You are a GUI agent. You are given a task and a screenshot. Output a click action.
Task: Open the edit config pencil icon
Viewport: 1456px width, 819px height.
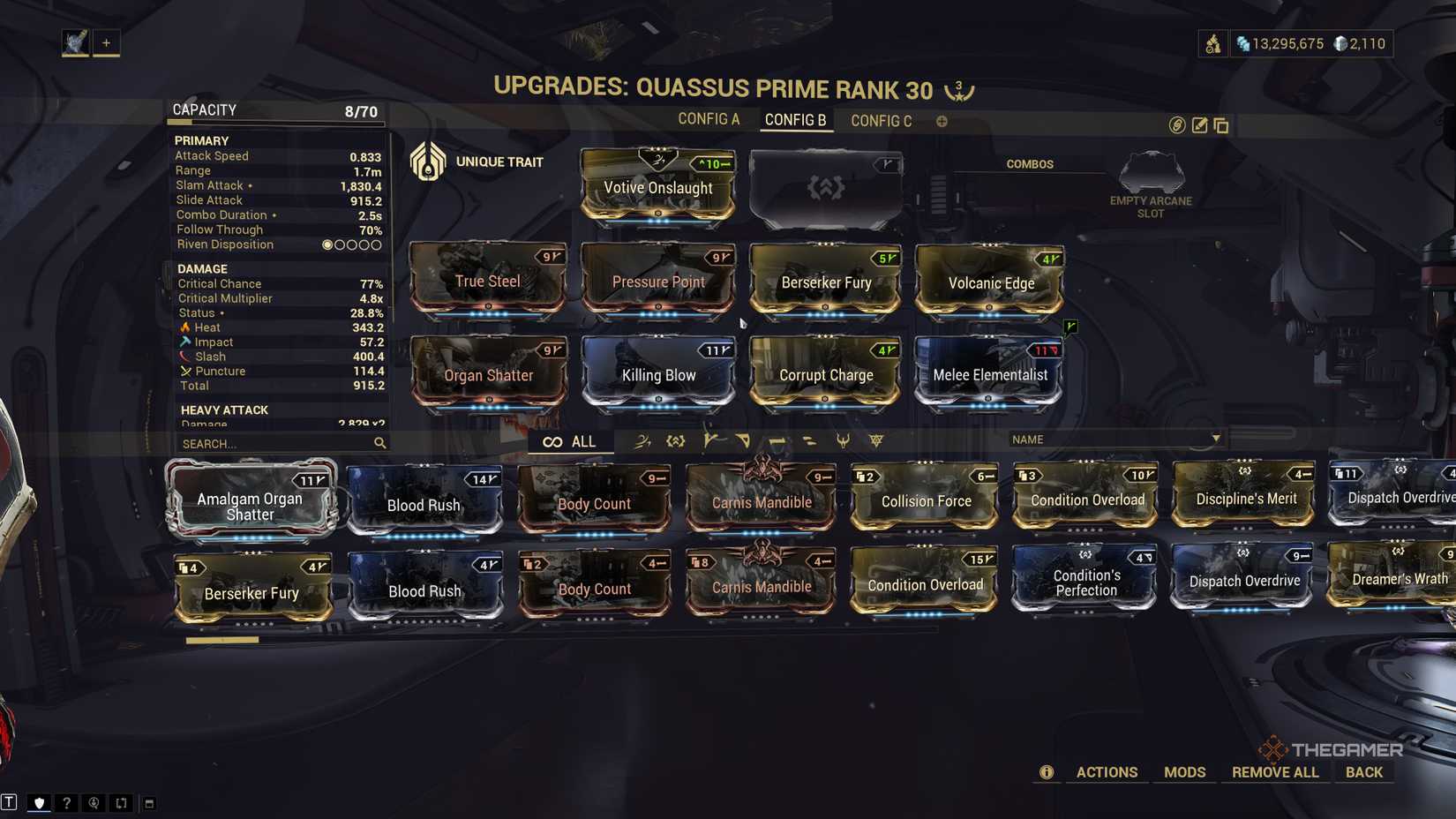click(1198, 125)
